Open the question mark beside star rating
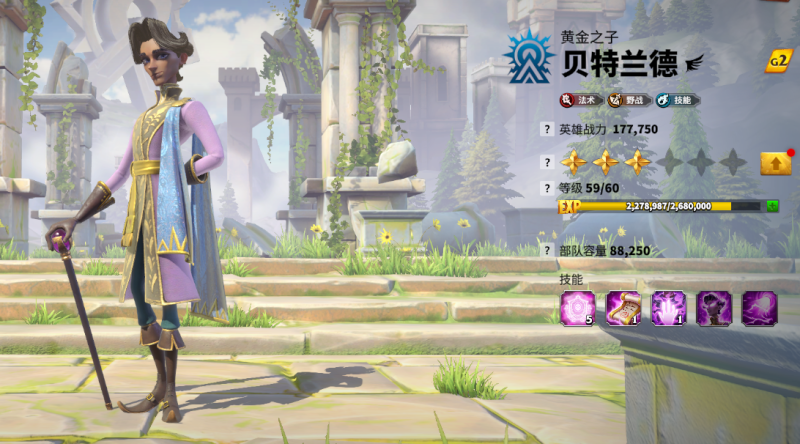 click(x=547, y=162)
